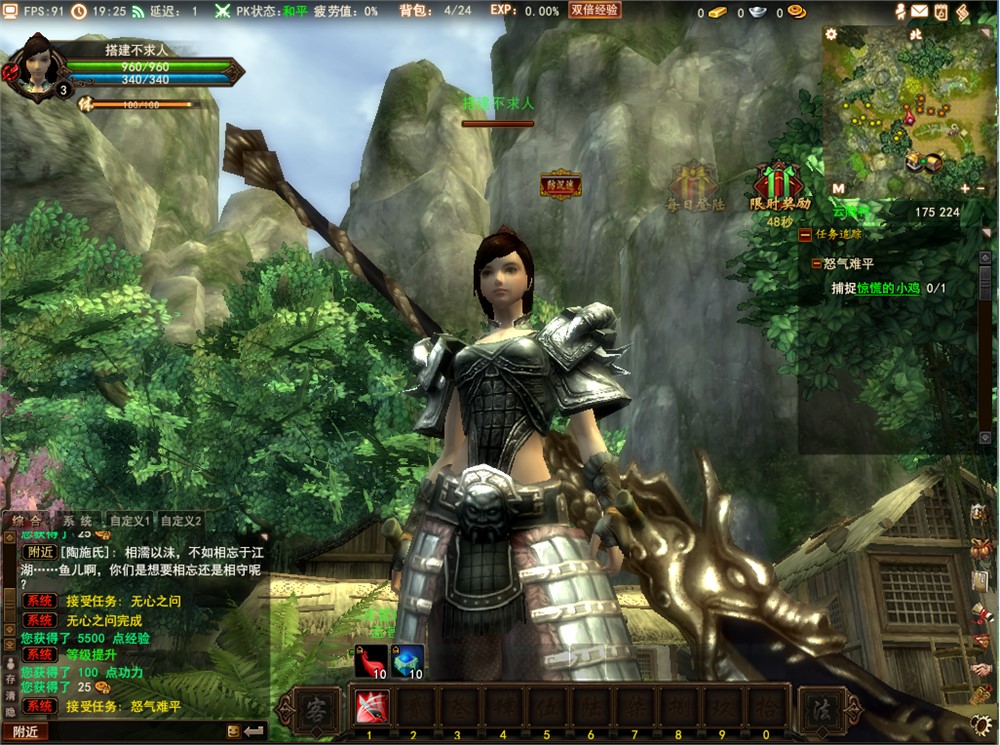Open the mail envelope icon
This screenshot has height=745, width=1000.
pos(919,11)
